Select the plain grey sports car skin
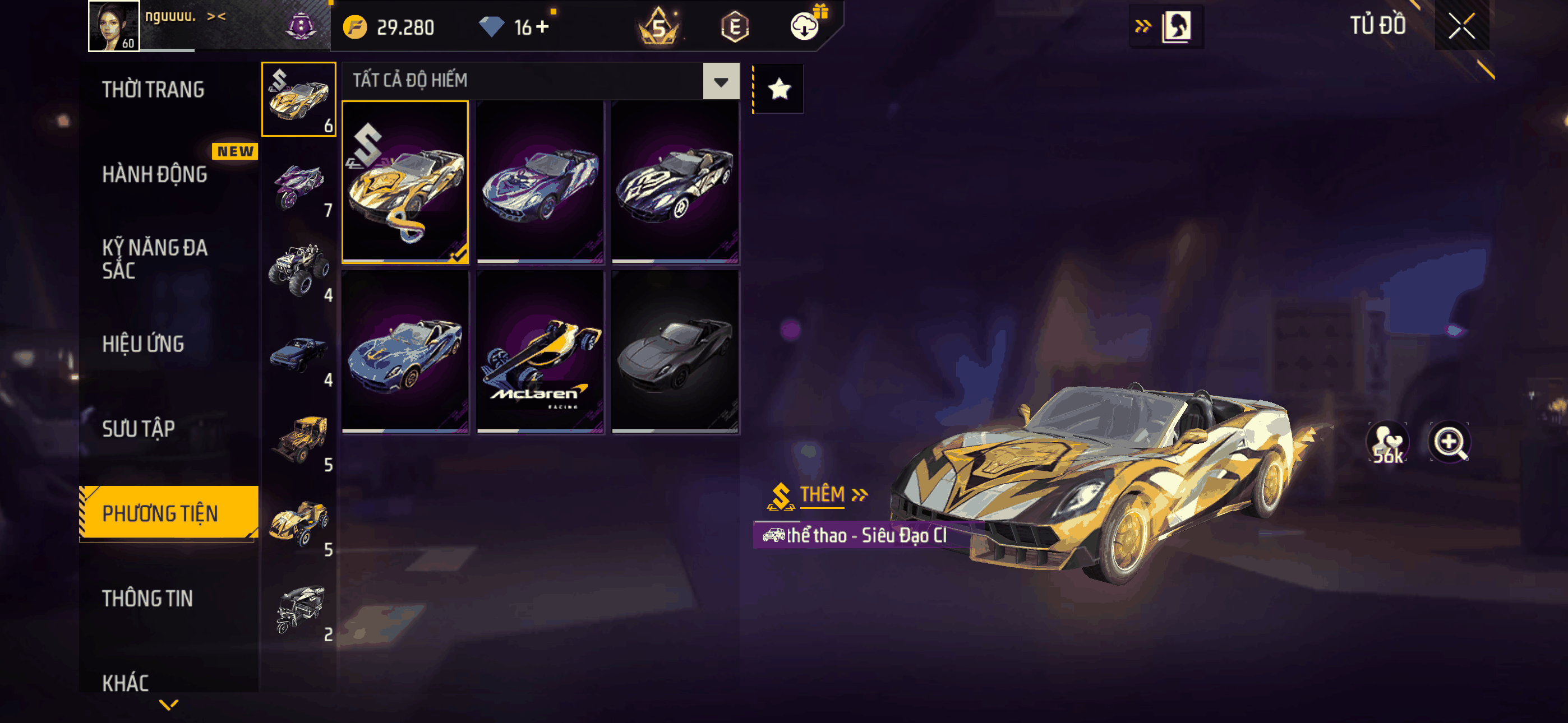 coord(675,352)
